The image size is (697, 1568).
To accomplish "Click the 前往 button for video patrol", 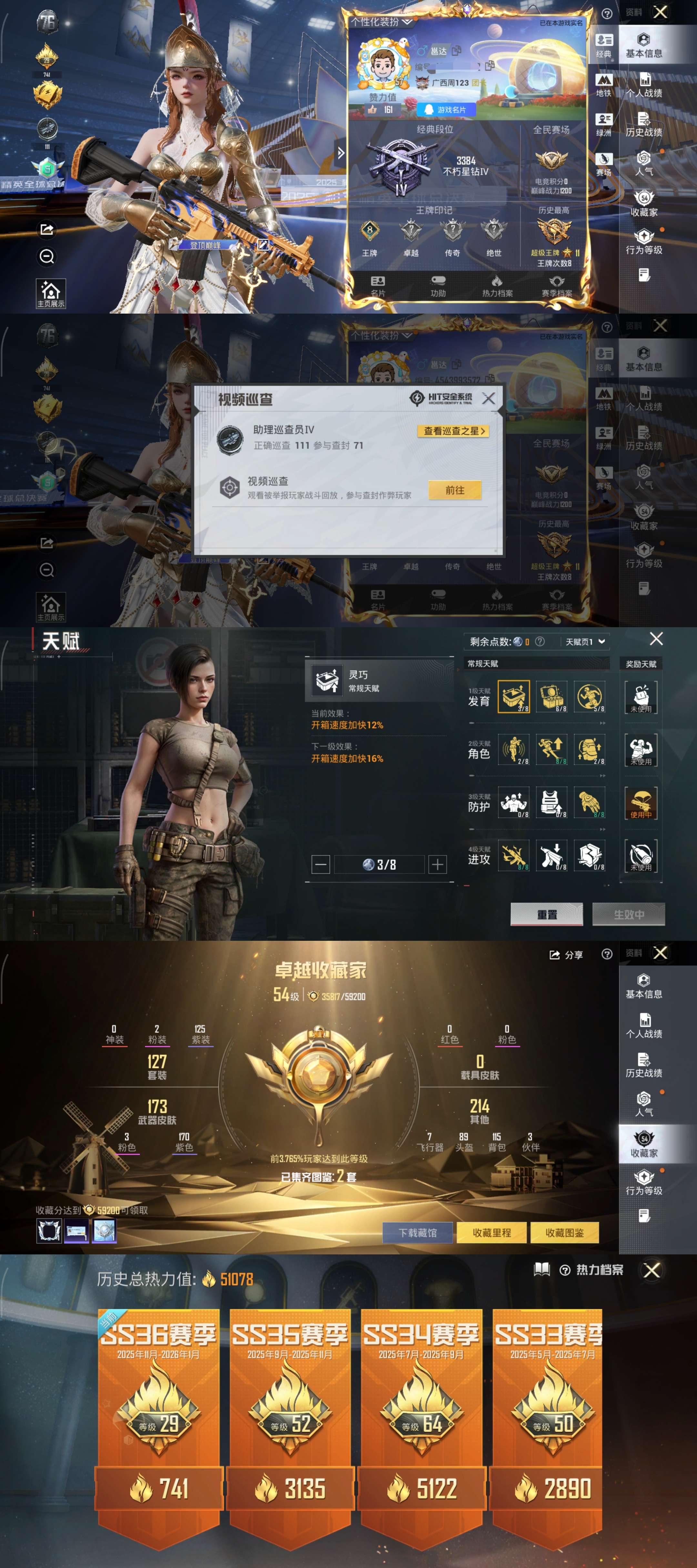I will pos(455,490).
